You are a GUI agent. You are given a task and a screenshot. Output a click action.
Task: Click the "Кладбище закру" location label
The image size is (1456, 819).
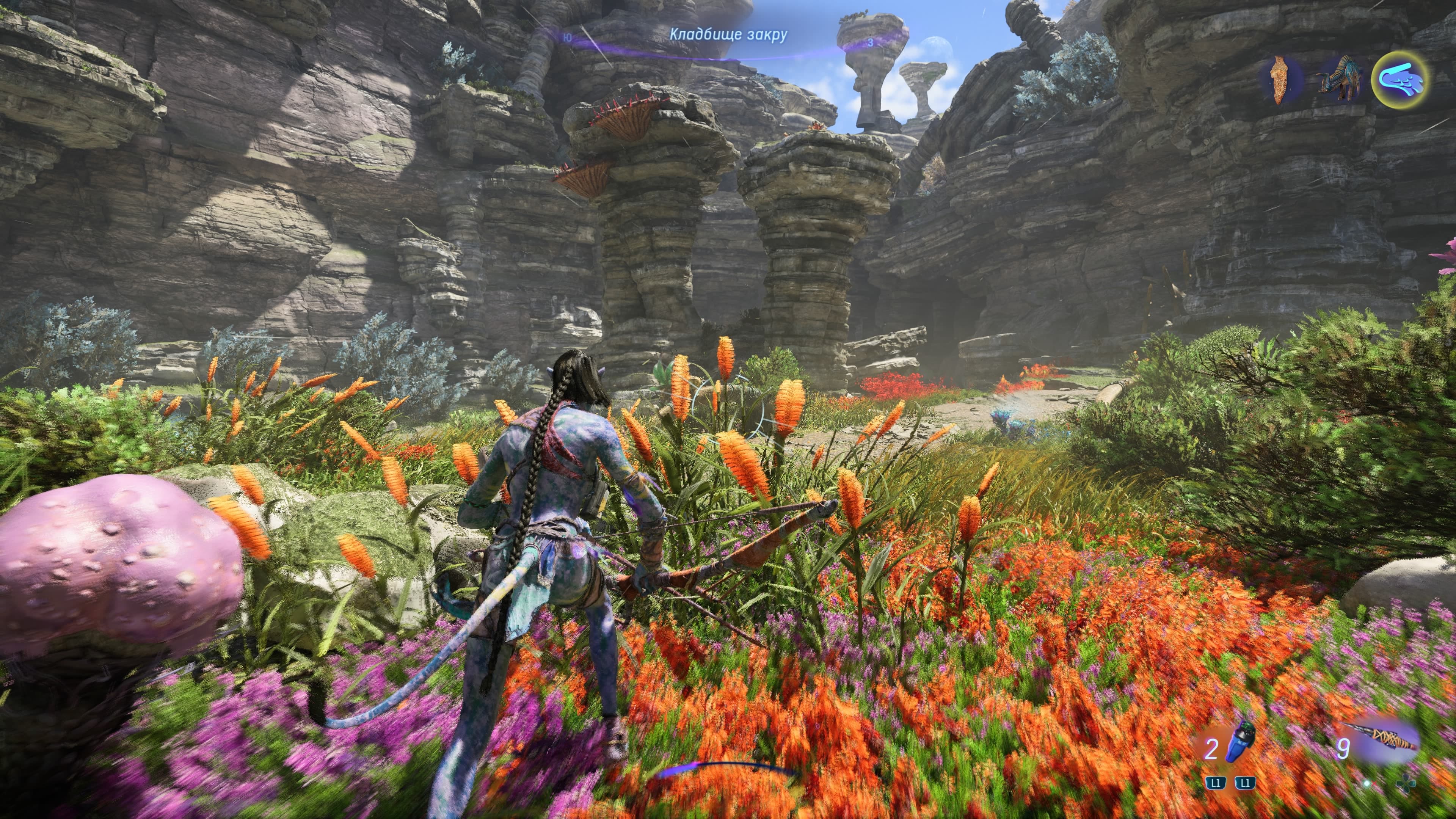pos(728,35)
